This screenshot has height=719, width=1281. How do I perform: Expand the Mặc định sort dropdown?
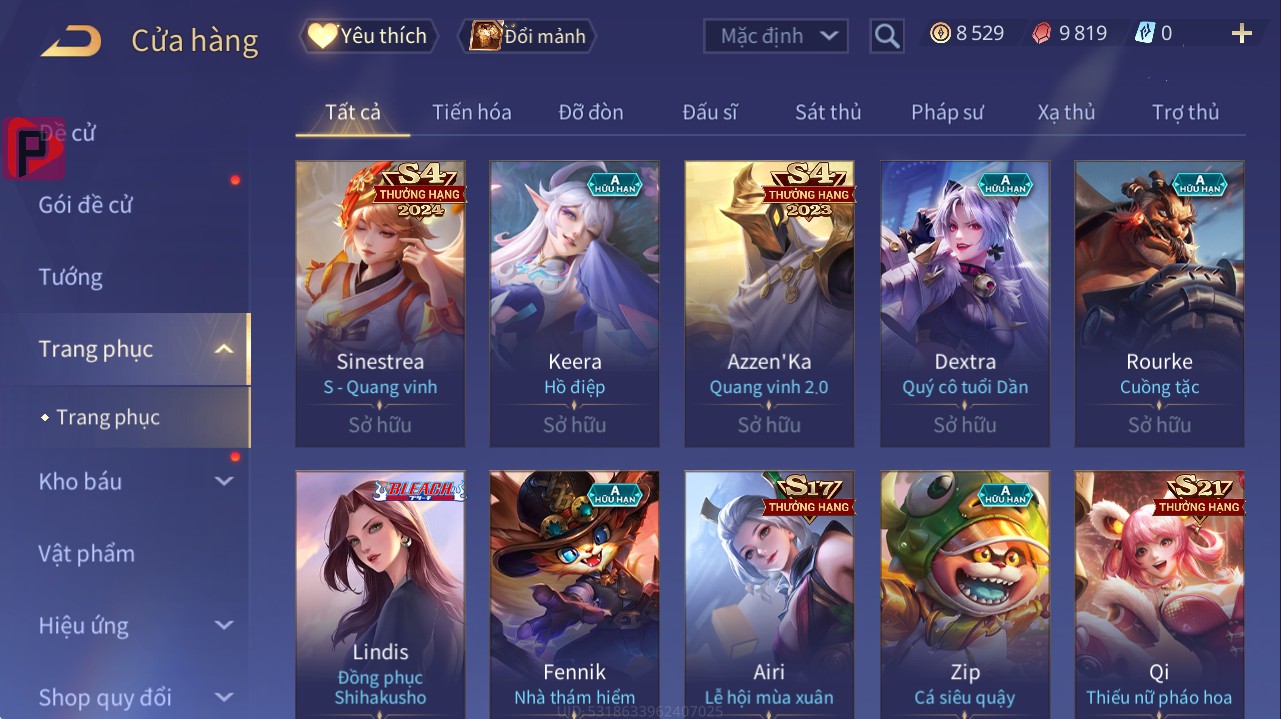pyautogui.click(x=776, y=36)
